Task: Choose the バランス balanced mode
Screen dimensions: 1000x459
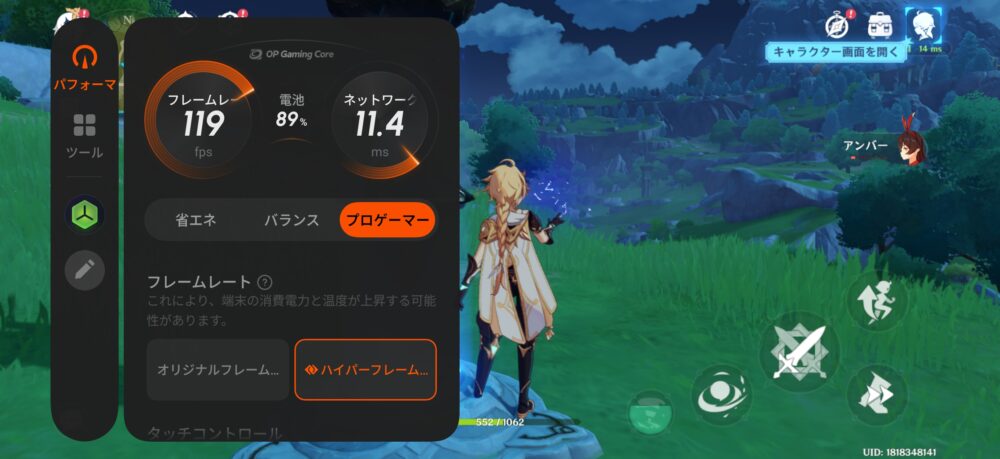Action: (291, 221)
